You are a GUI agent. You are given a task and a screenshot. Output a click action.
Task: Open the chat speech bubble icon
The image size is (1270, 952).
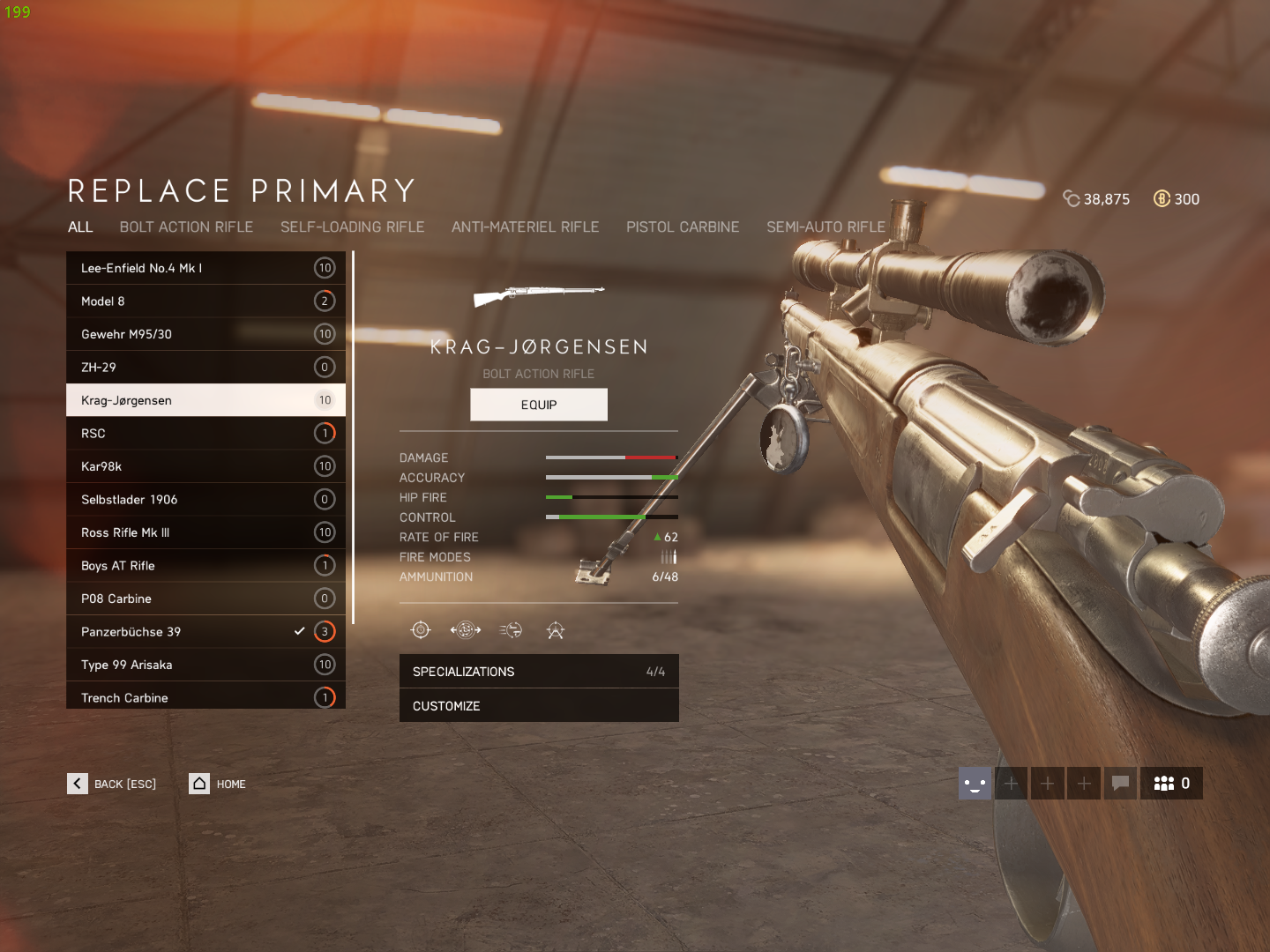click(x=1120, y=783)
